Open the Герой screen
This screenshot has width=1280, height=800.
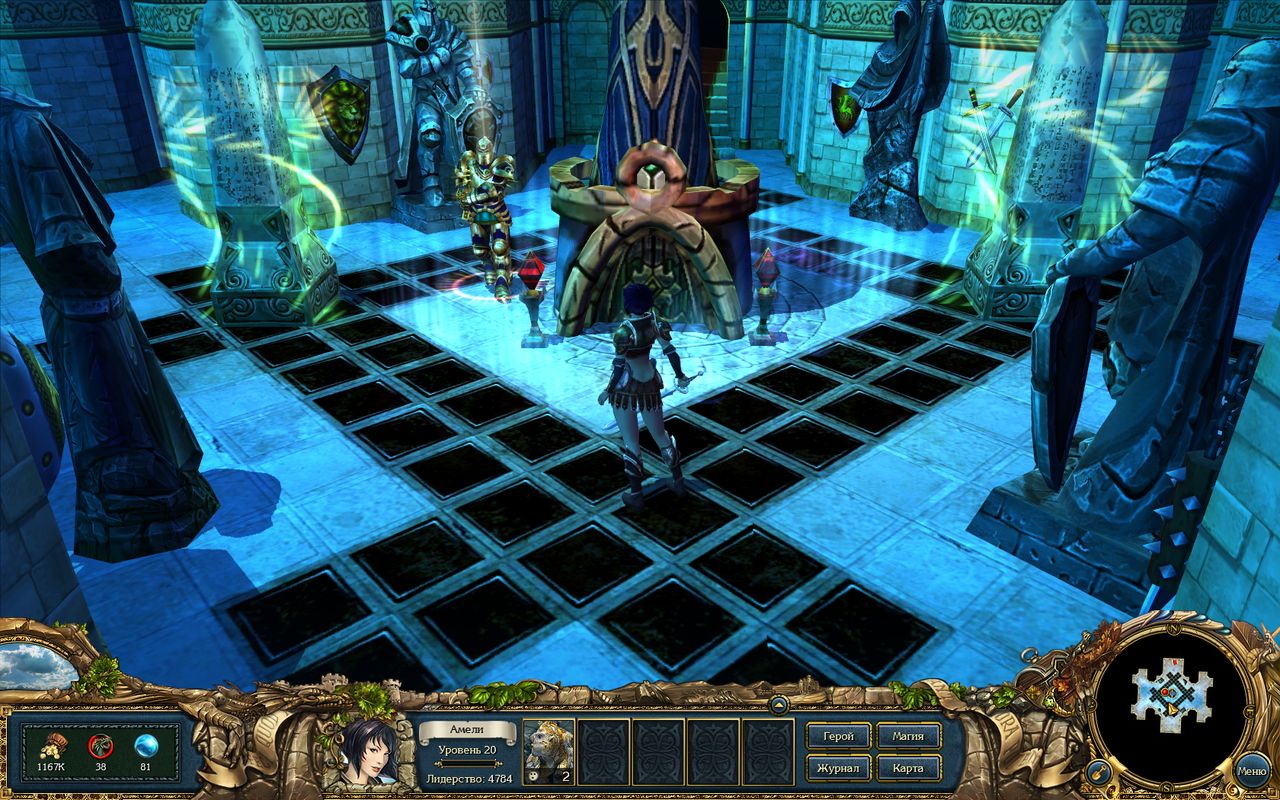(x=837, y=735)
